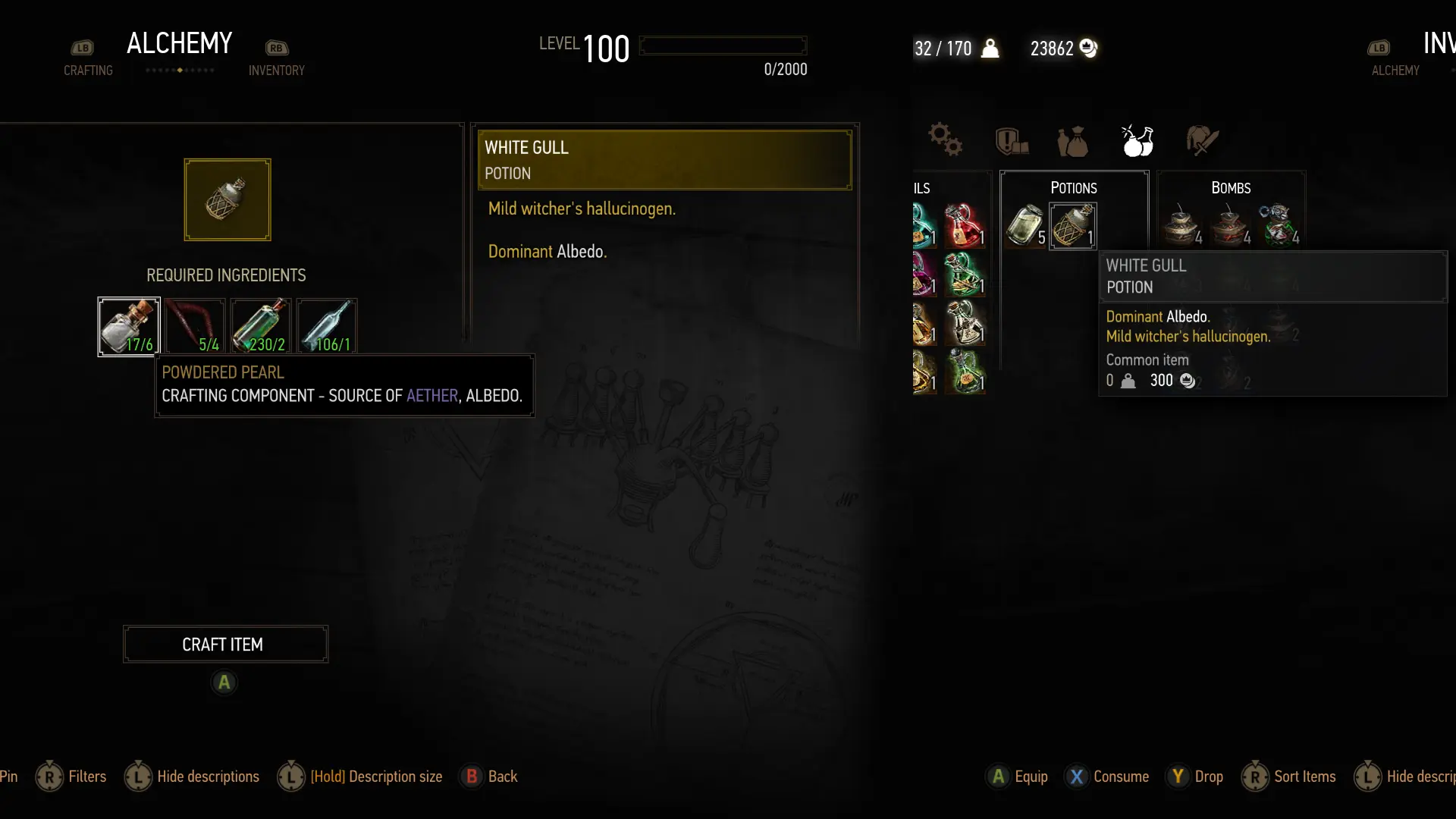
Task: Pick the clear bottle ingredient with 106/1
Action: (x=327, y=327)
